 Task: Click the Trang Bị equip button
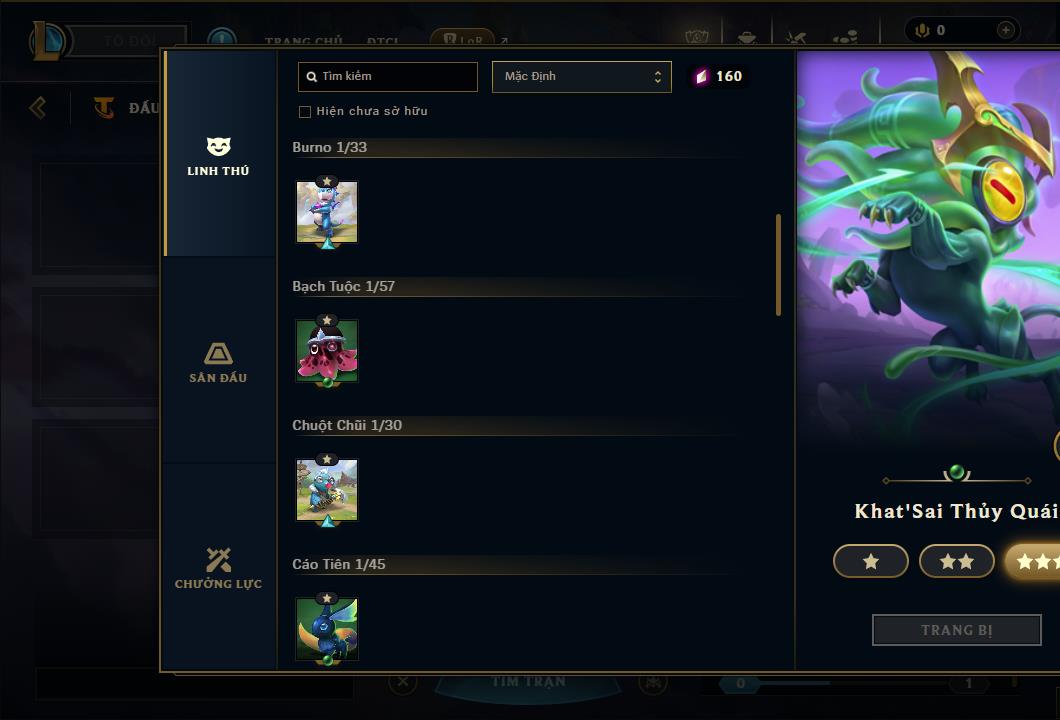click(x=956, y=630)
